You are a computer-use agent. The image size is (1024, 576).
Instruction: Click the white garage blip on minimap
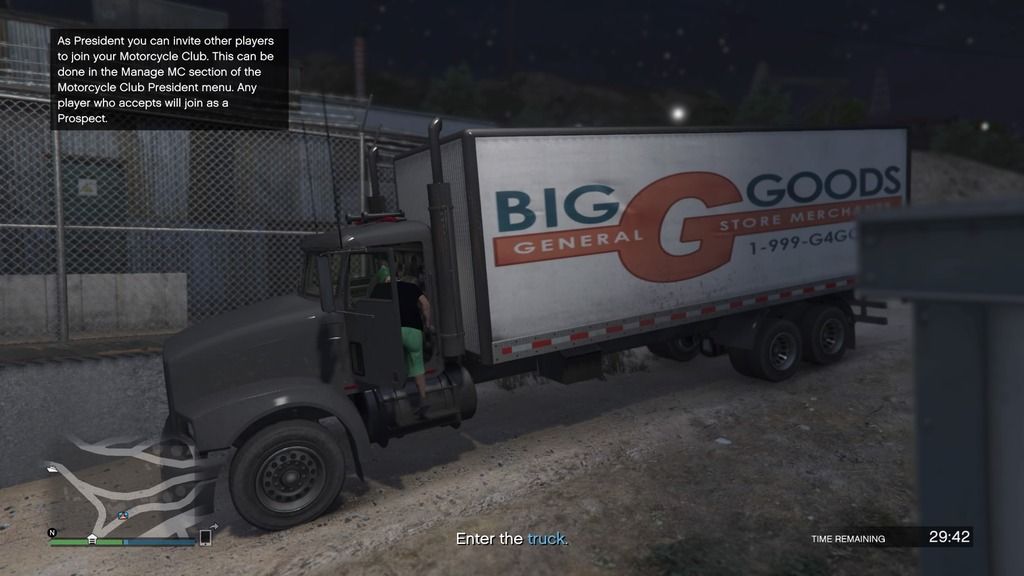[92, 539]
